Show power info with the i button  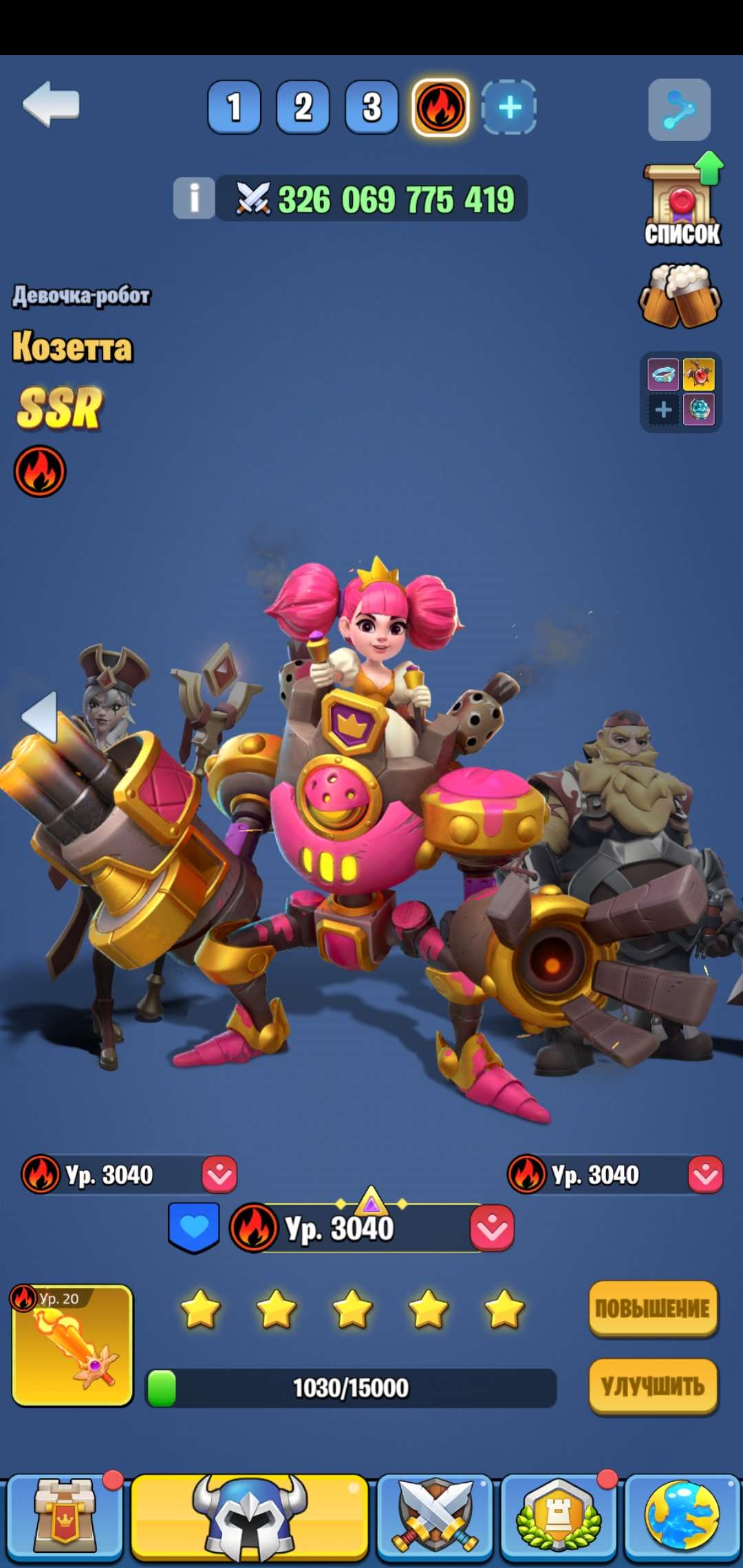194,198
